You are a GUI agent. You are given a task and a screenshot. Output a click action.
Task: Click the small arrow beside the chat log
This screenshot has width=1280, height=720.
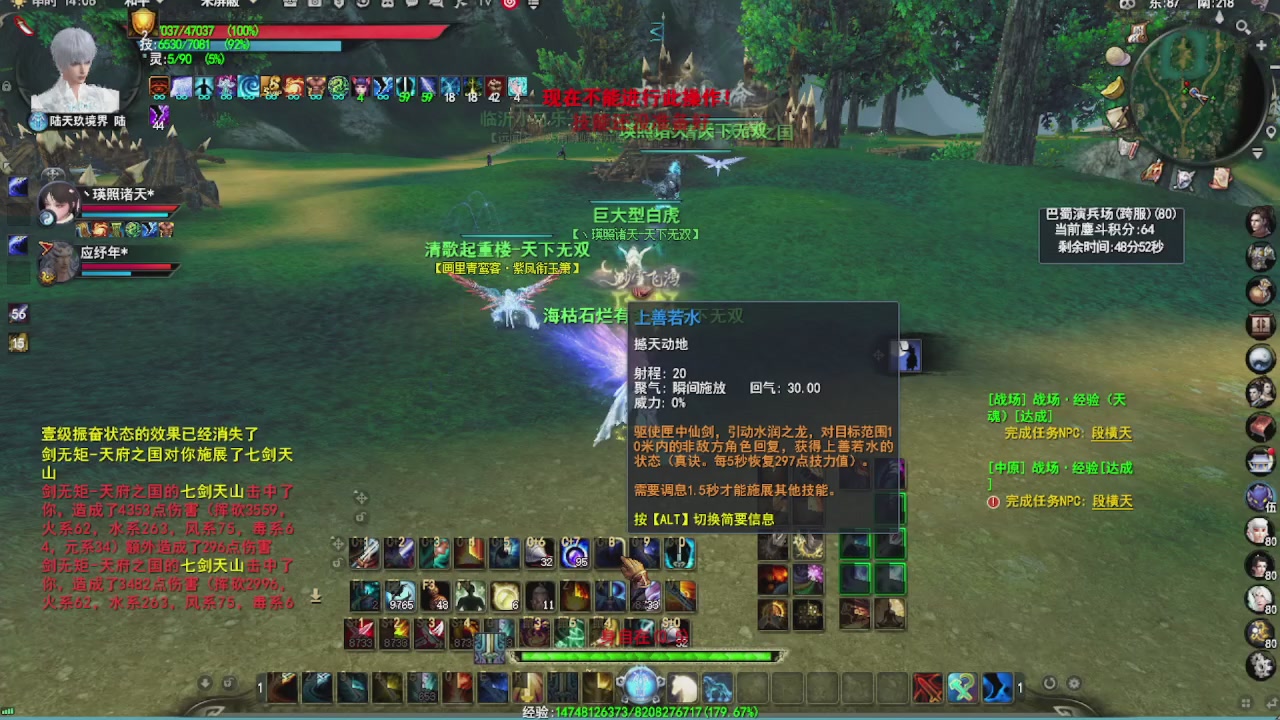pyautogui.click(x=315, y=597)
